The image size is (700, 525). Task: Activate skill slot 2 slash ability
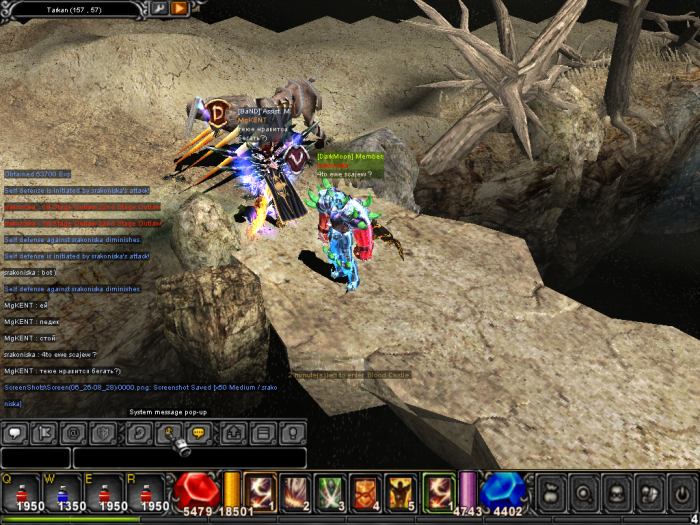tap(295, 491)
